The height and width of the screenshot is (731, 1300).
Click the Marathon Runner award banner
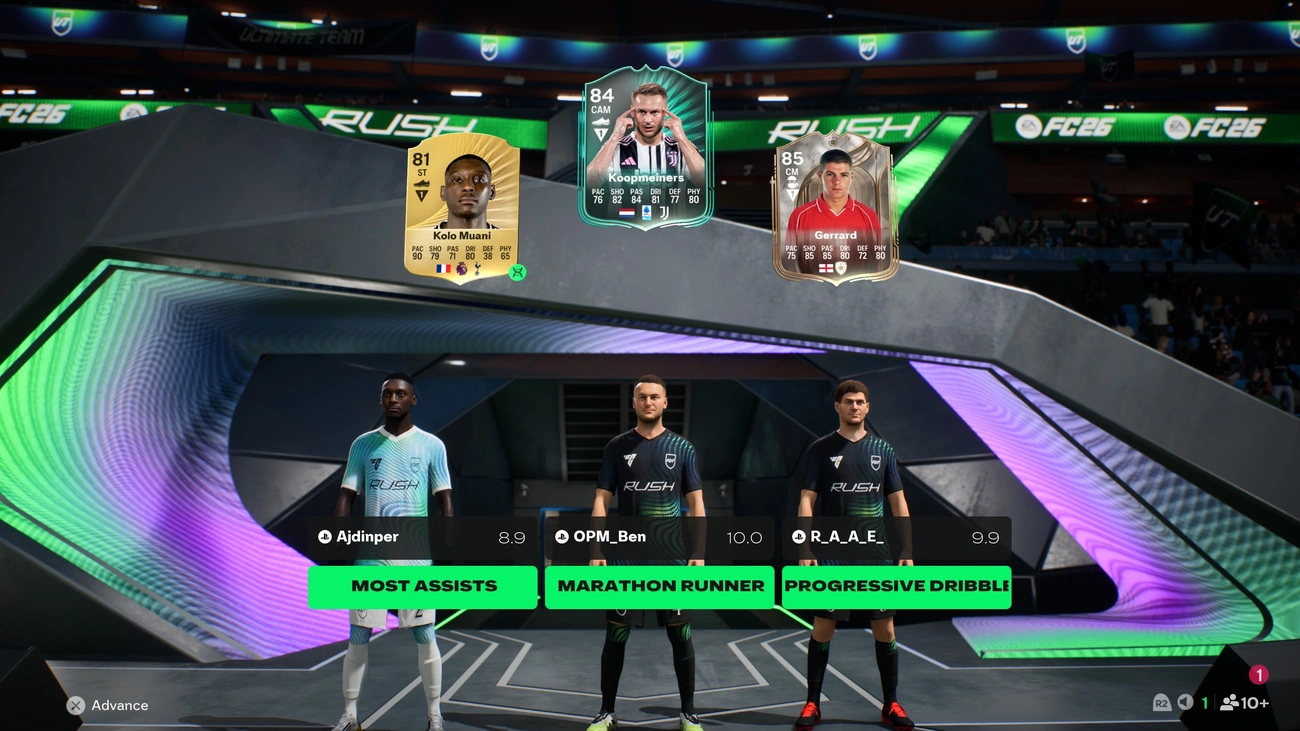[659, 586]
